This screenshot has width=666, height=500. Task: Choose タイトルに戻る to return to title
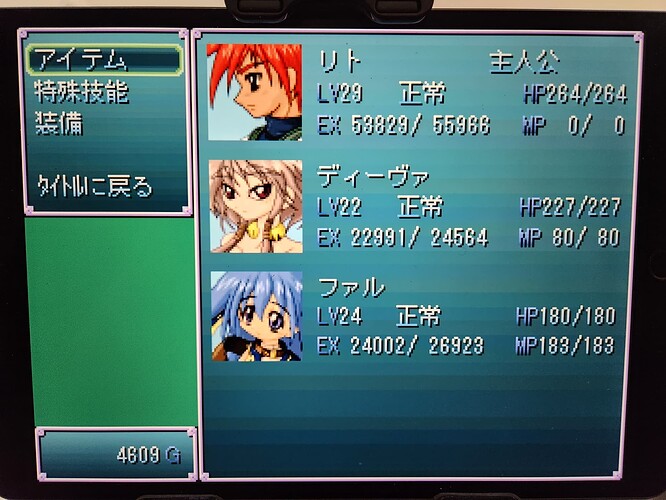coord(95,186)
